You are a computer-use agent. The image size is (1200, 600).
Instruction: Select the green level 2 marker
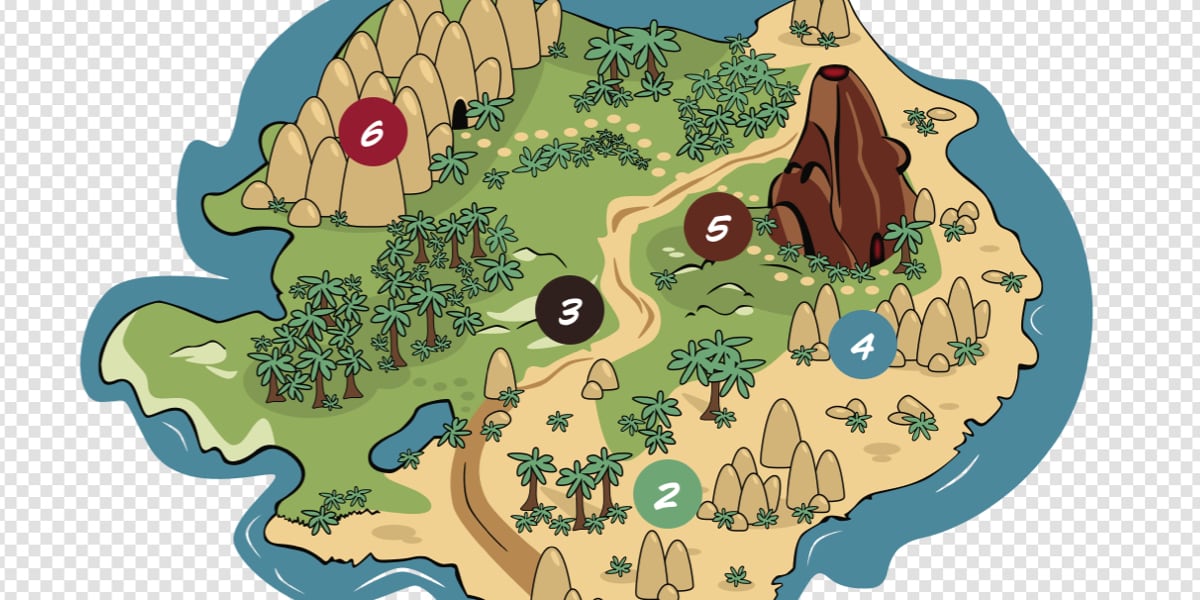click(668, 493)
